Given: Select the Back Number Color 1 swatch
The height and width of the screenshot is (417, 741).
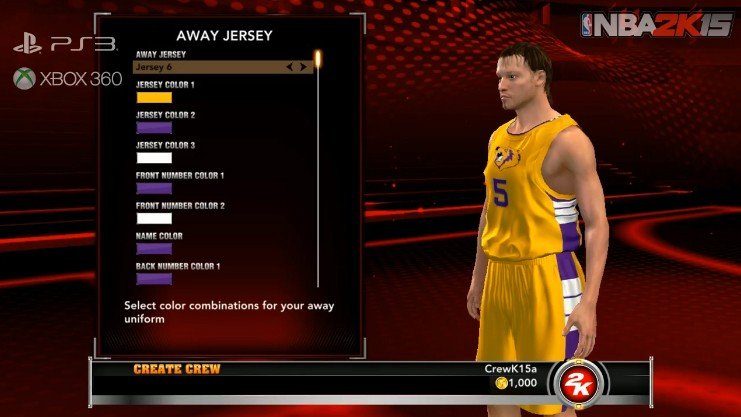Looking at the screenshot, I should (x=154, y=279).
